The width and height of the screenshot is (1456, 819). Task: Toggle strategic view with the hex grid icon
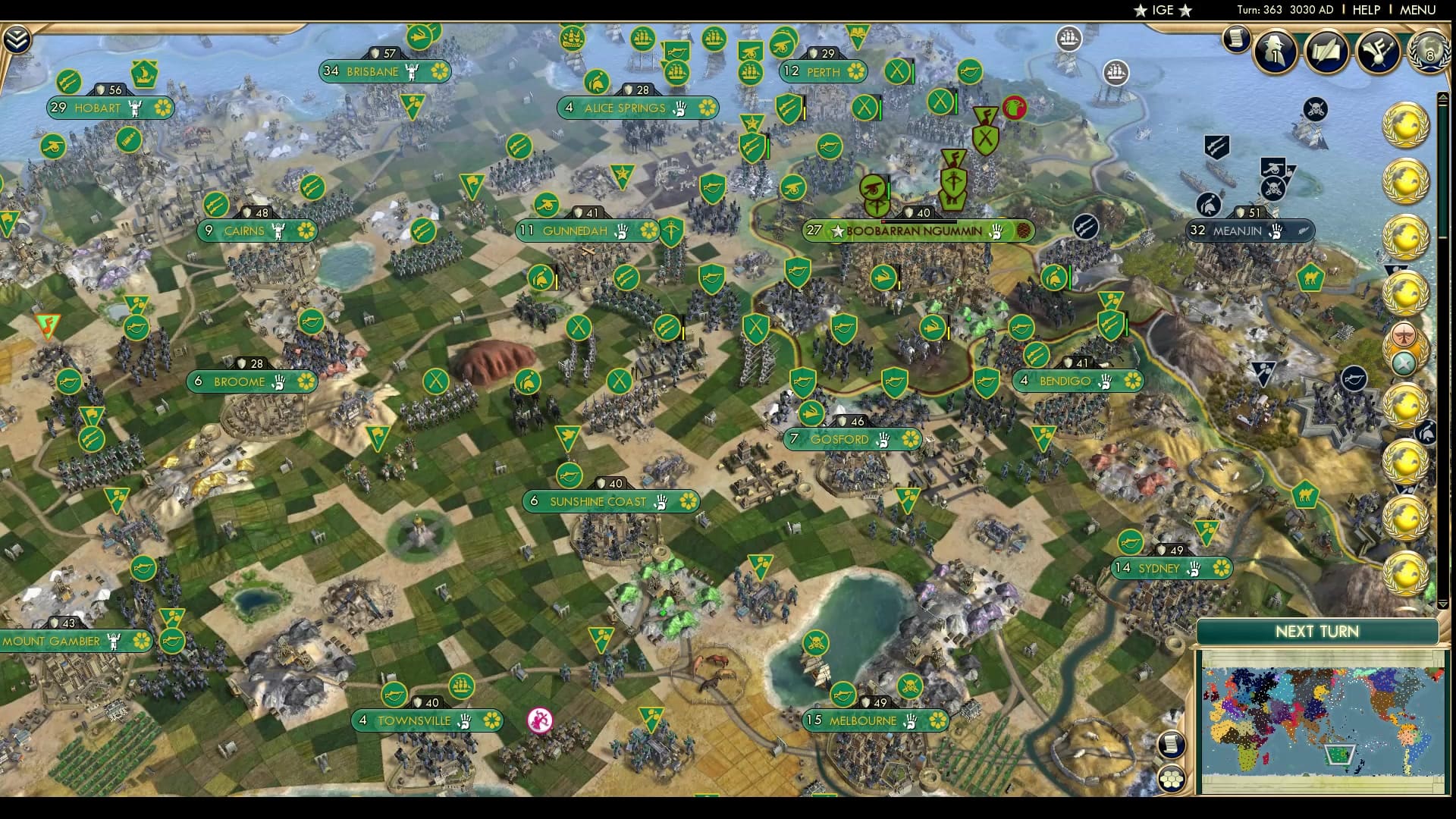tap(1172, 778)
